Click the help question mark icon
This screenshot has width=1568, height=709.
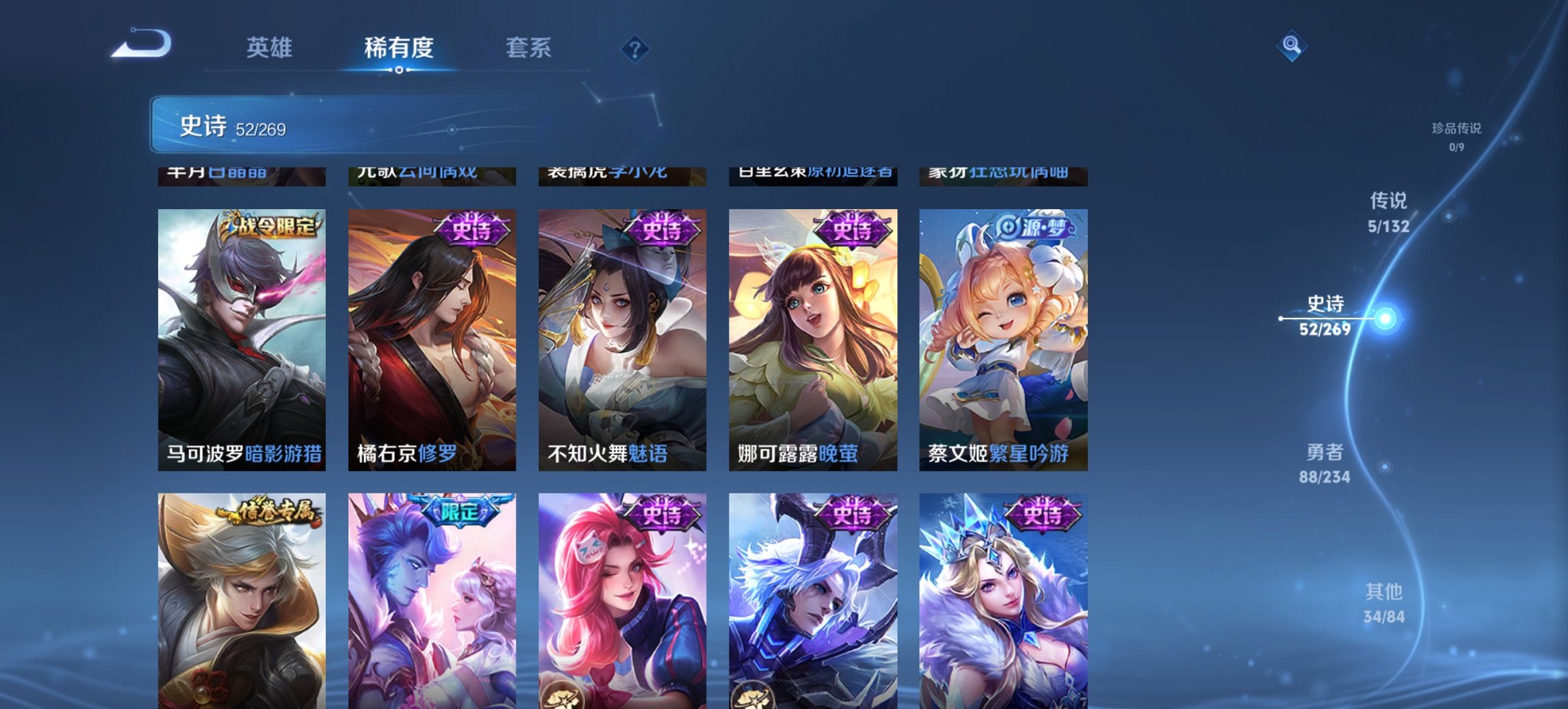point(635,49)
